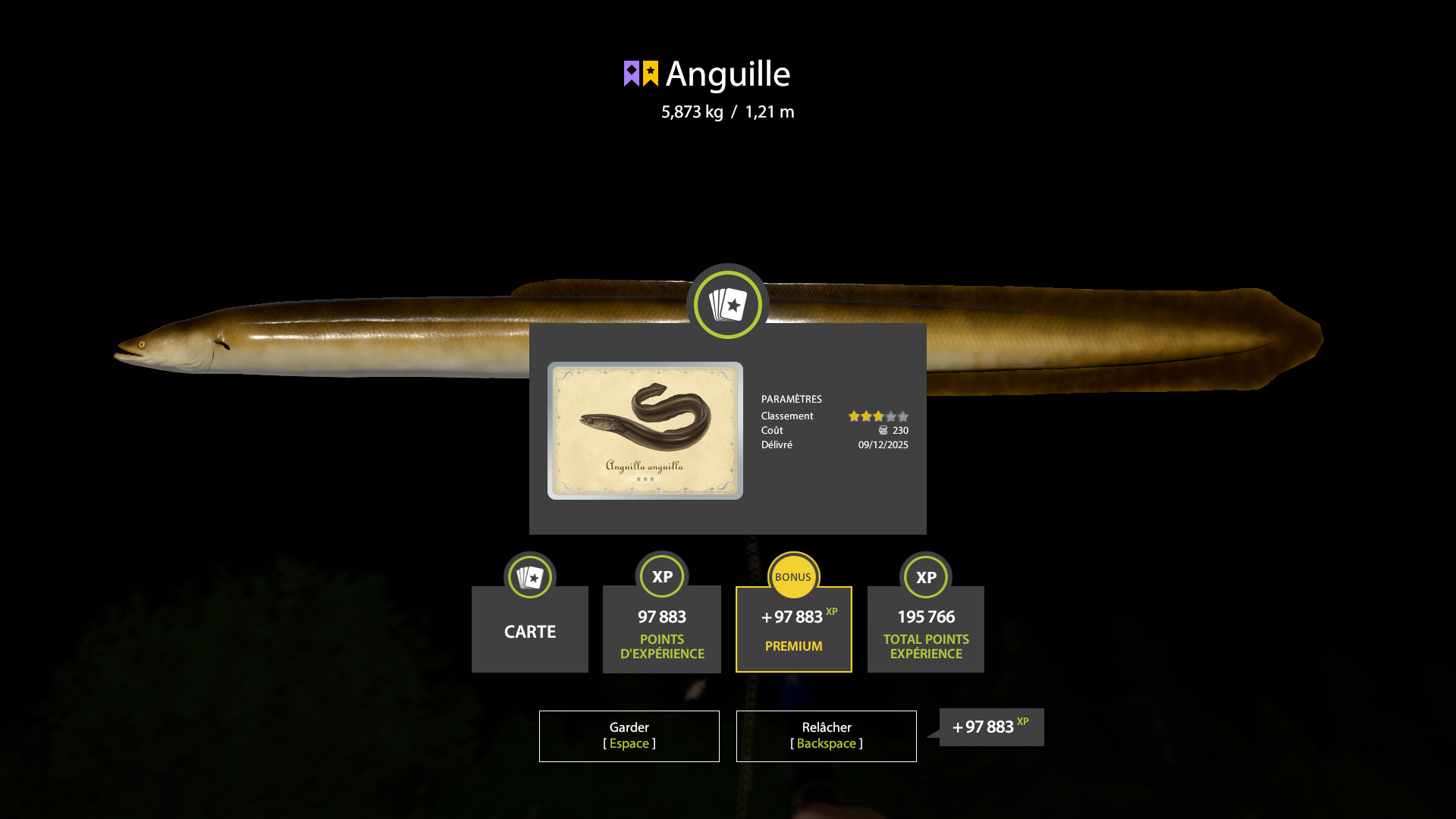The image size is (1456, 819).
Task: Click the purple ribbon icon beside the Anguille title
Action: (632, 73)
